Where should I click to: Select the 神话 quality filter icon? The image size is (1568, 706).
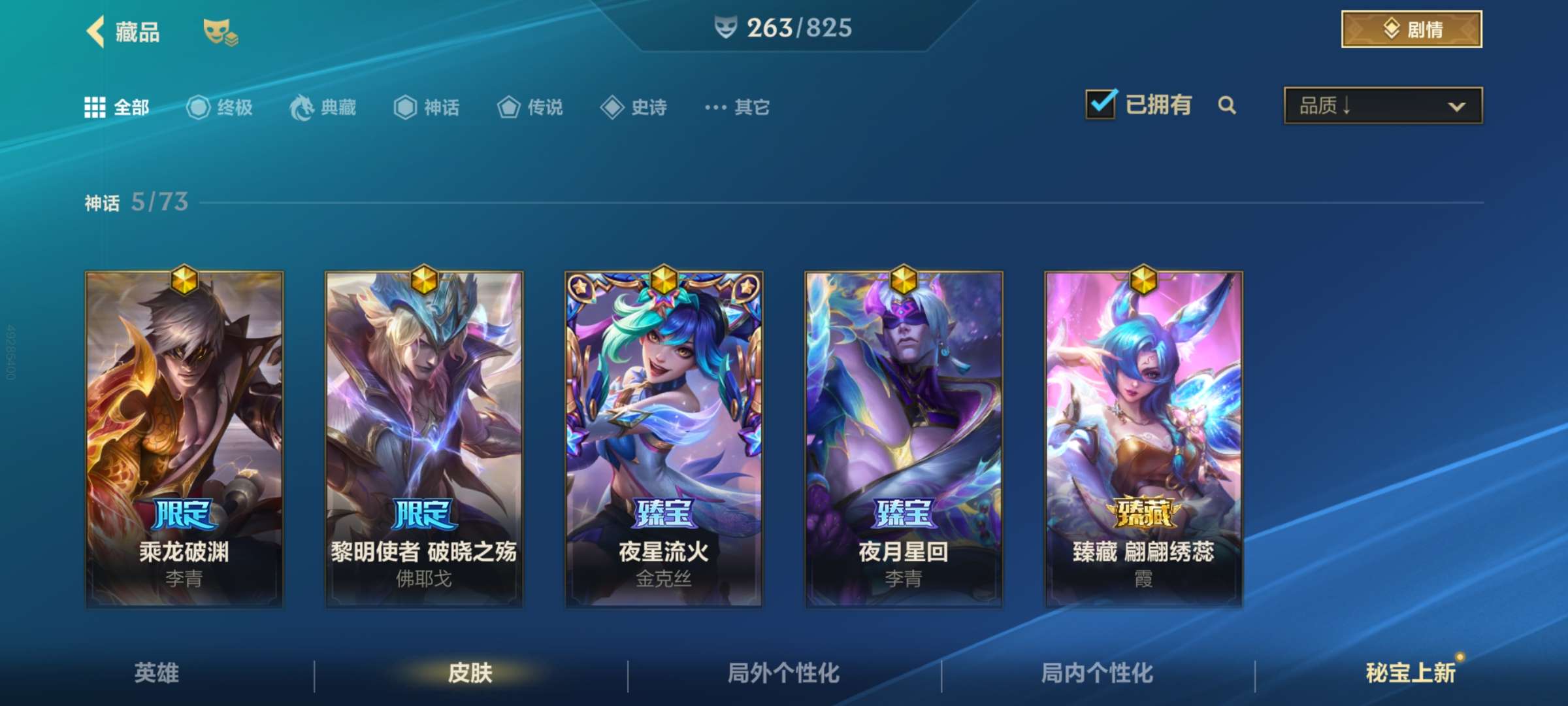[x=404, y=108]
